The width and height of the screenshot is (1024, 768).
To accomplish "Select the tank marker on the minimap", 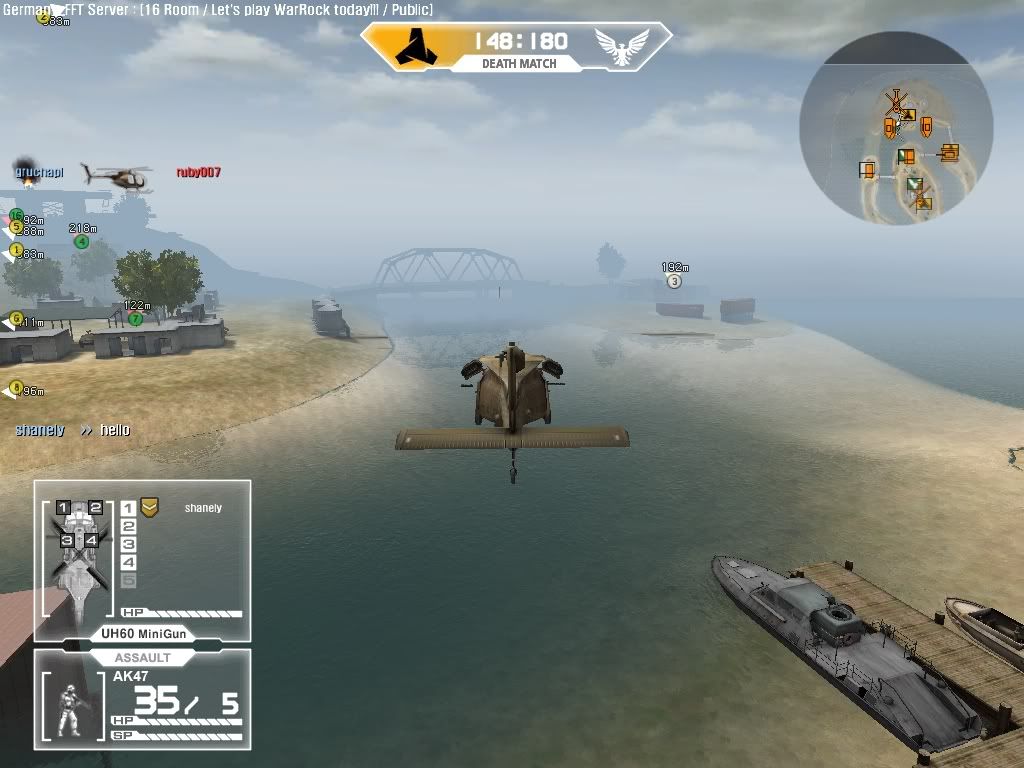I will 949,152.
